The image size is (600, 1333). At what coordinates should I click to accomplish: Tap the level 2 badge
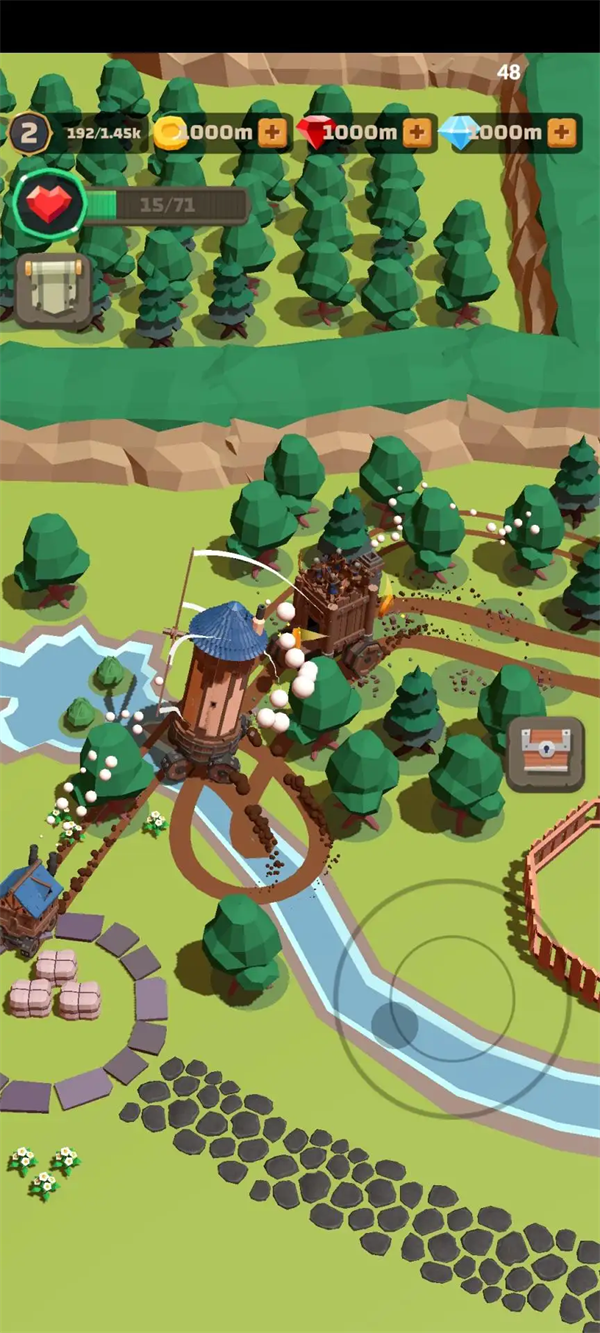click(29, 132)
